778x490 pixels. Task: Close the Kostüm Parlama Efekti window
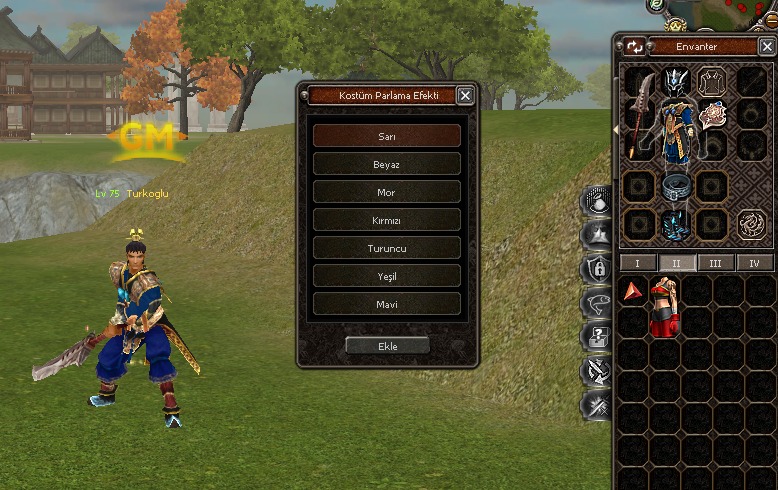[465, 96]
